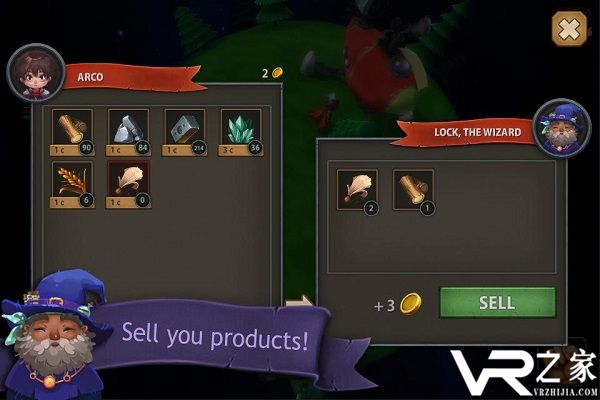
Task: Choose the wheat item slot
Action: (72, 184)
